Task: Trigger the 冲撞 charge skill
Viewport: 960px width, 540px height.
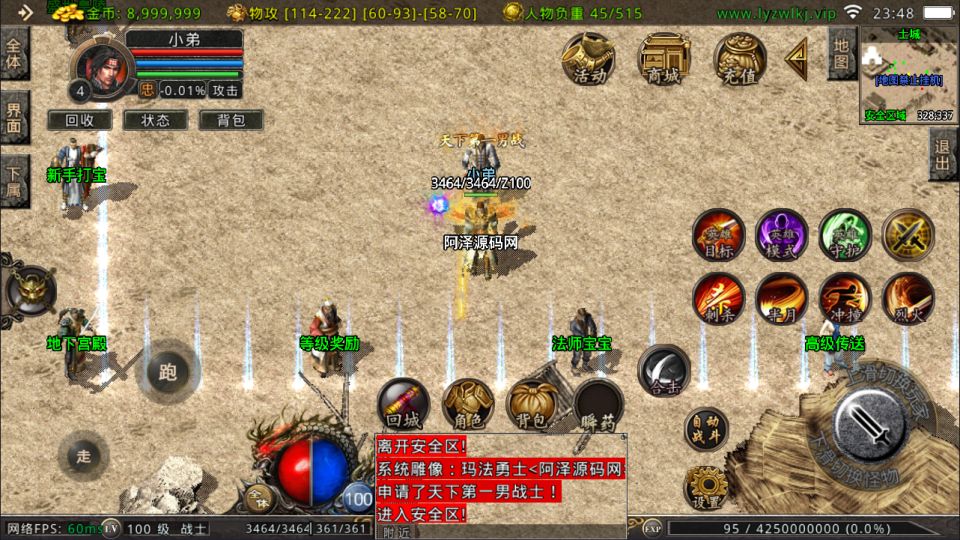Action: [x=845, y=298]
